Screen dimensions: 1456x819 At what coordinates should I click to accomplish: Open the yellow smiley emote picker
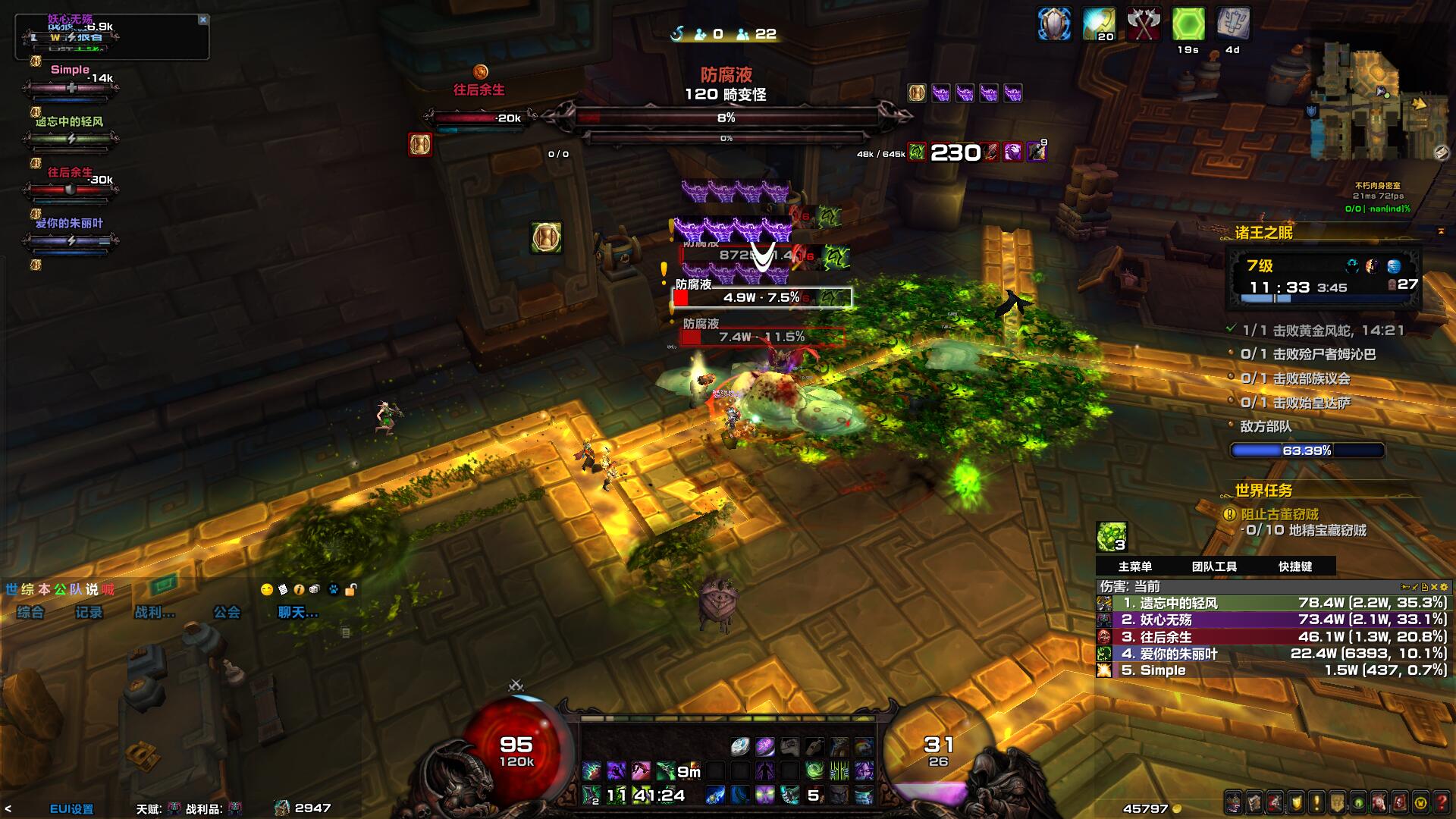click(x=266, y=589)
